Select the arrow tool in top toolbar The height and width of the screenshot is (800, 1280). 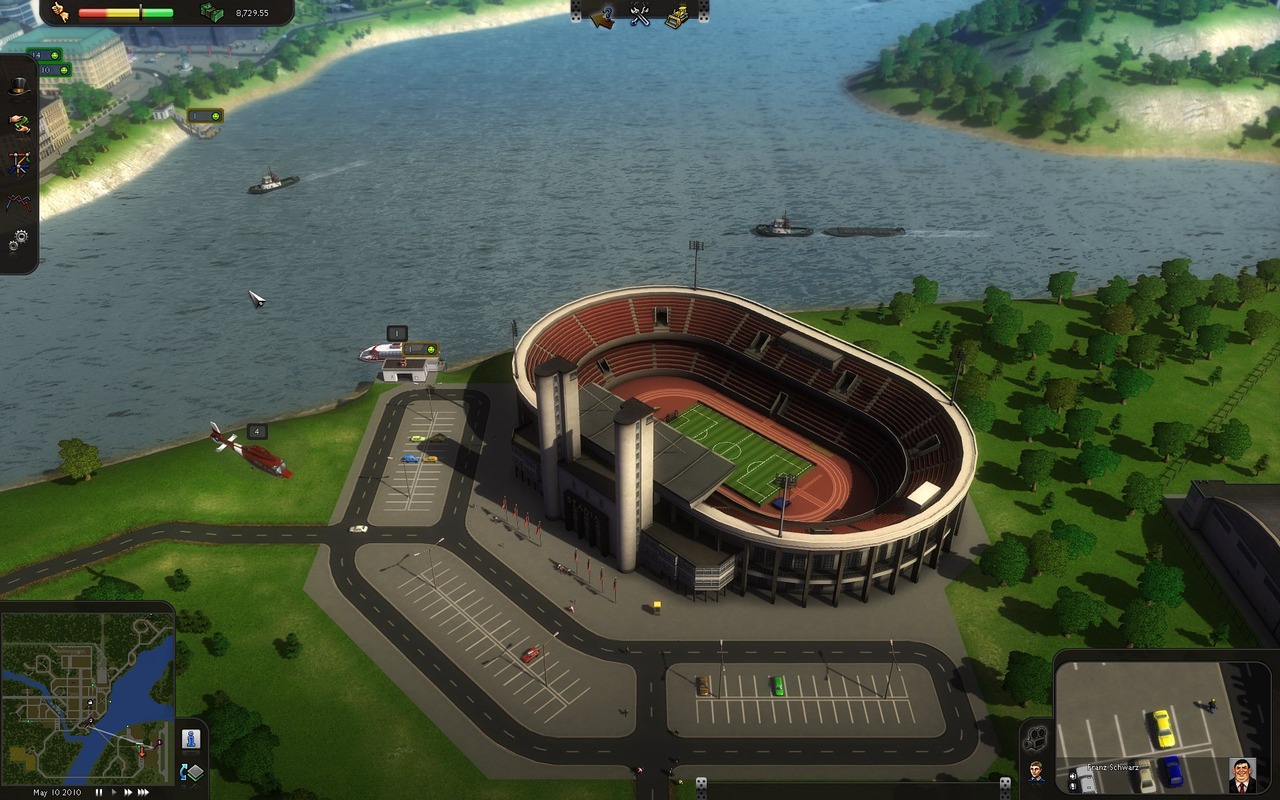[x=602, y=15]
